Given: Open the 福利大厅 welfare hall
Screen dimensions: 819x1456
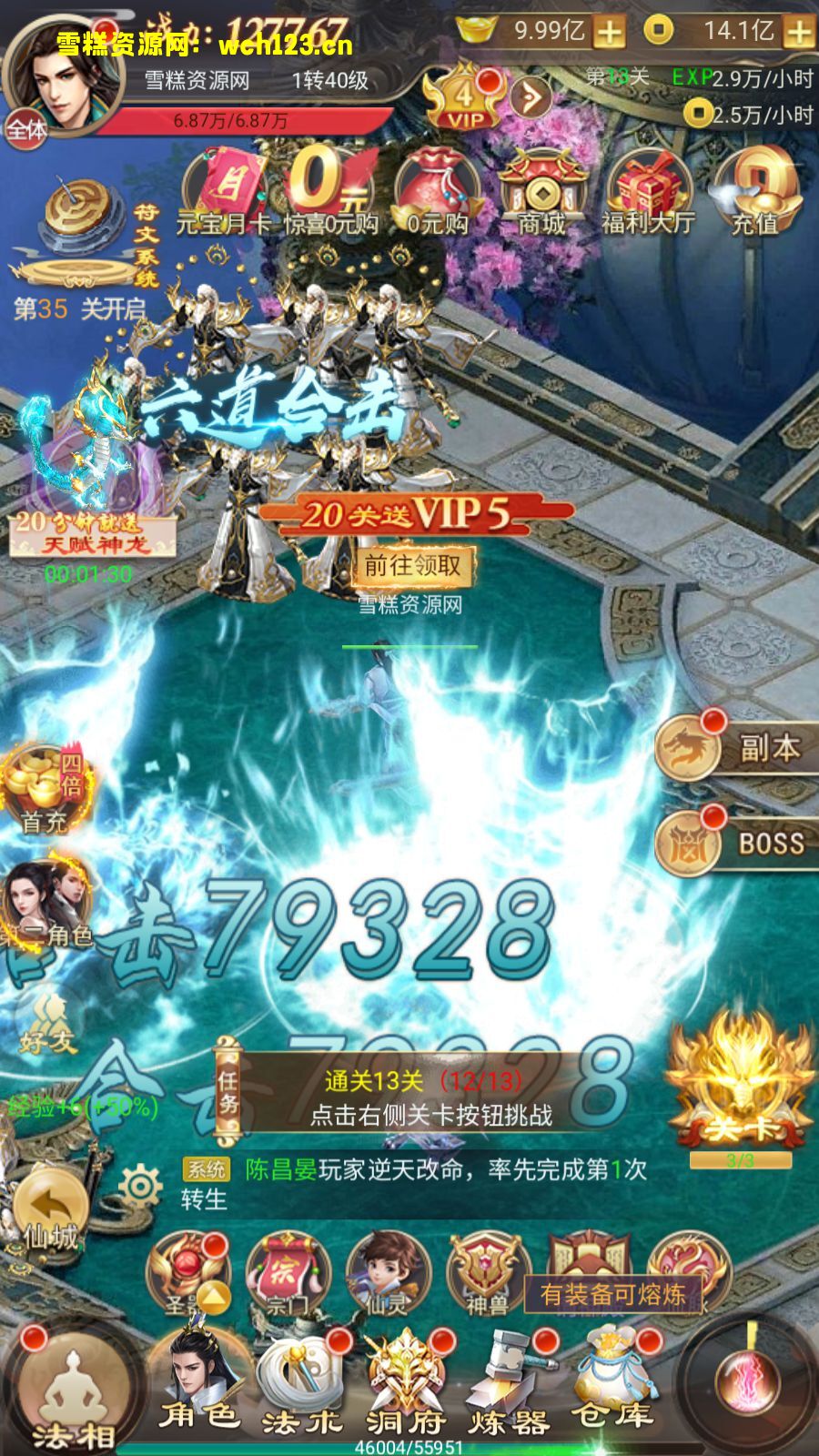Looking at the screenshot, I should (x=648, y=193).
